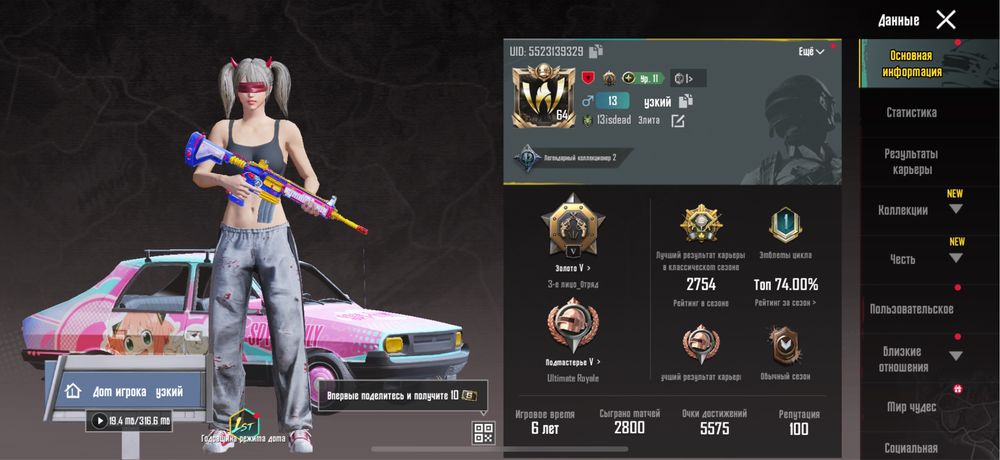The width and height of the screenshot is (1000, 460).
Task: Close the player data screen
Action: pos(945,19)
